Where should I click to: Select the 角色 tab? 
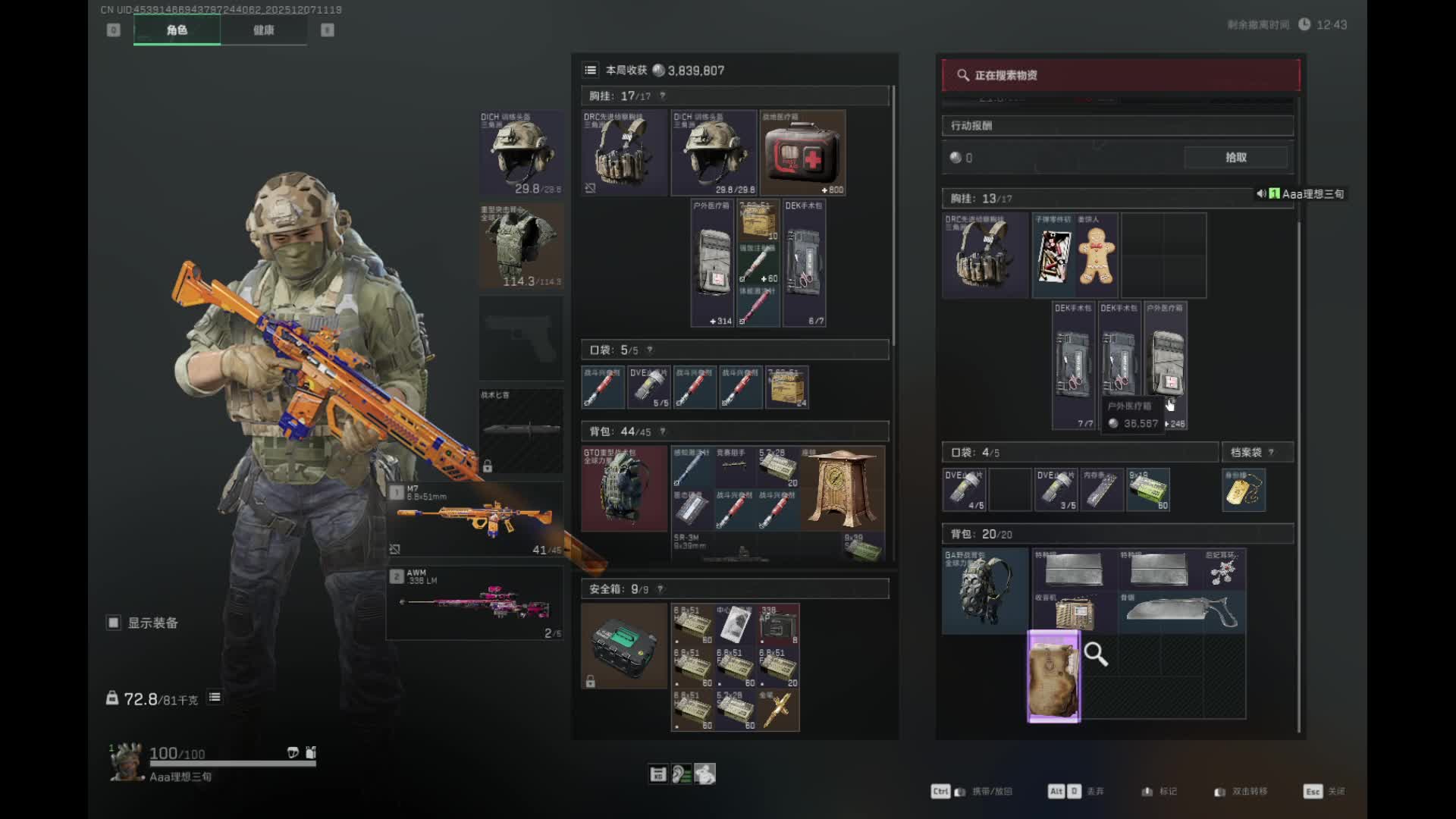(177, 30)
